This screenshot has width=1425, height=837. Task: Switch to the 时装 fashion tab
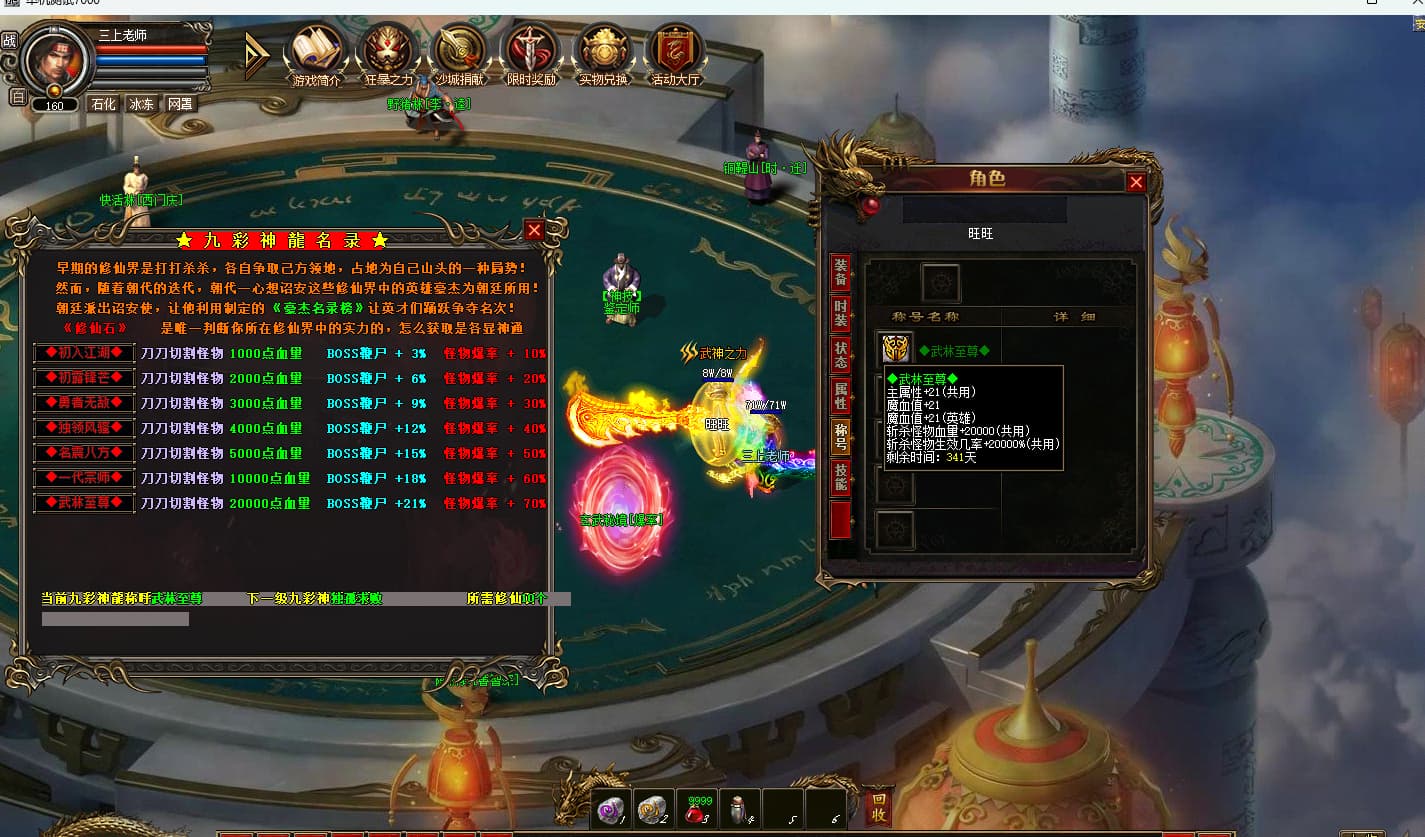(x=841, y=312)
